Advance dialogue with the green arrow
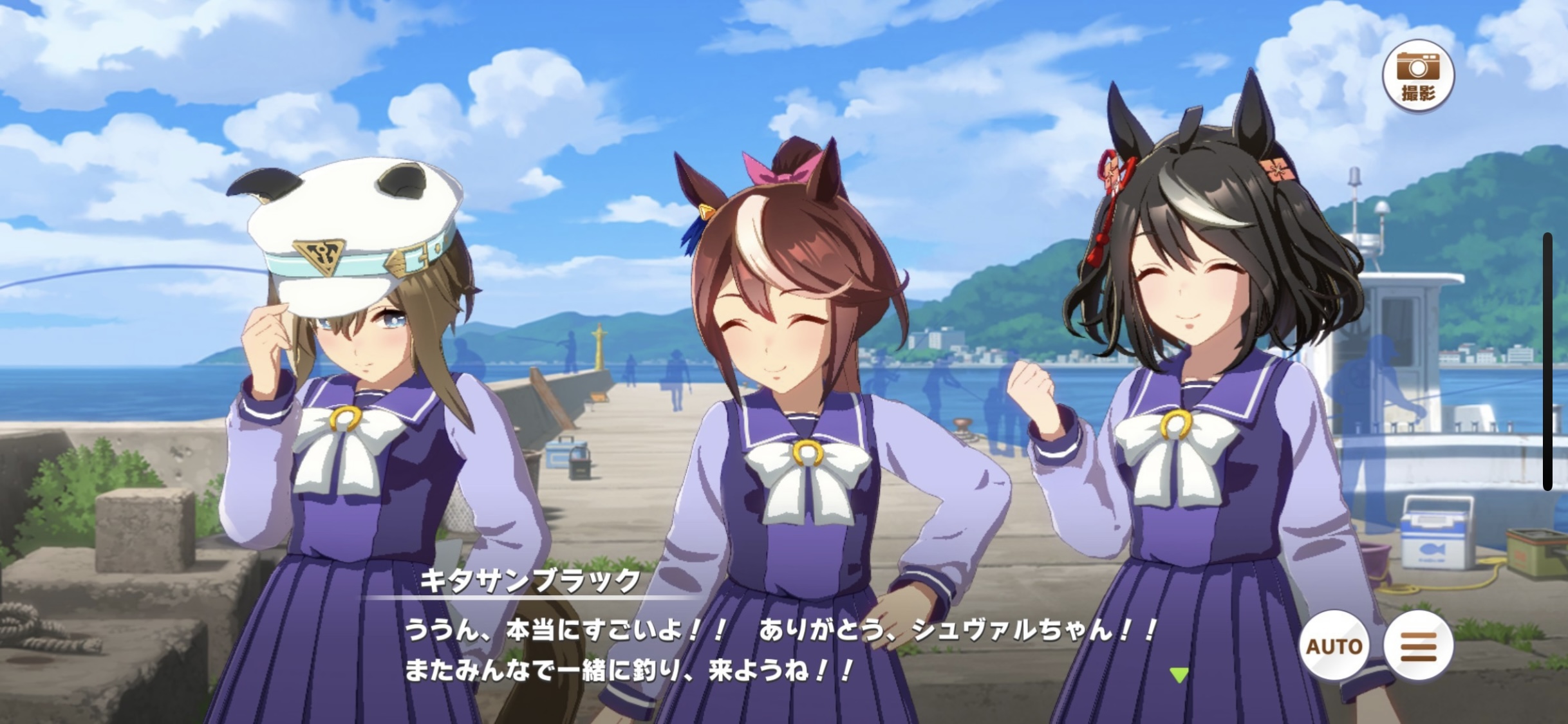 point(1179,675)
